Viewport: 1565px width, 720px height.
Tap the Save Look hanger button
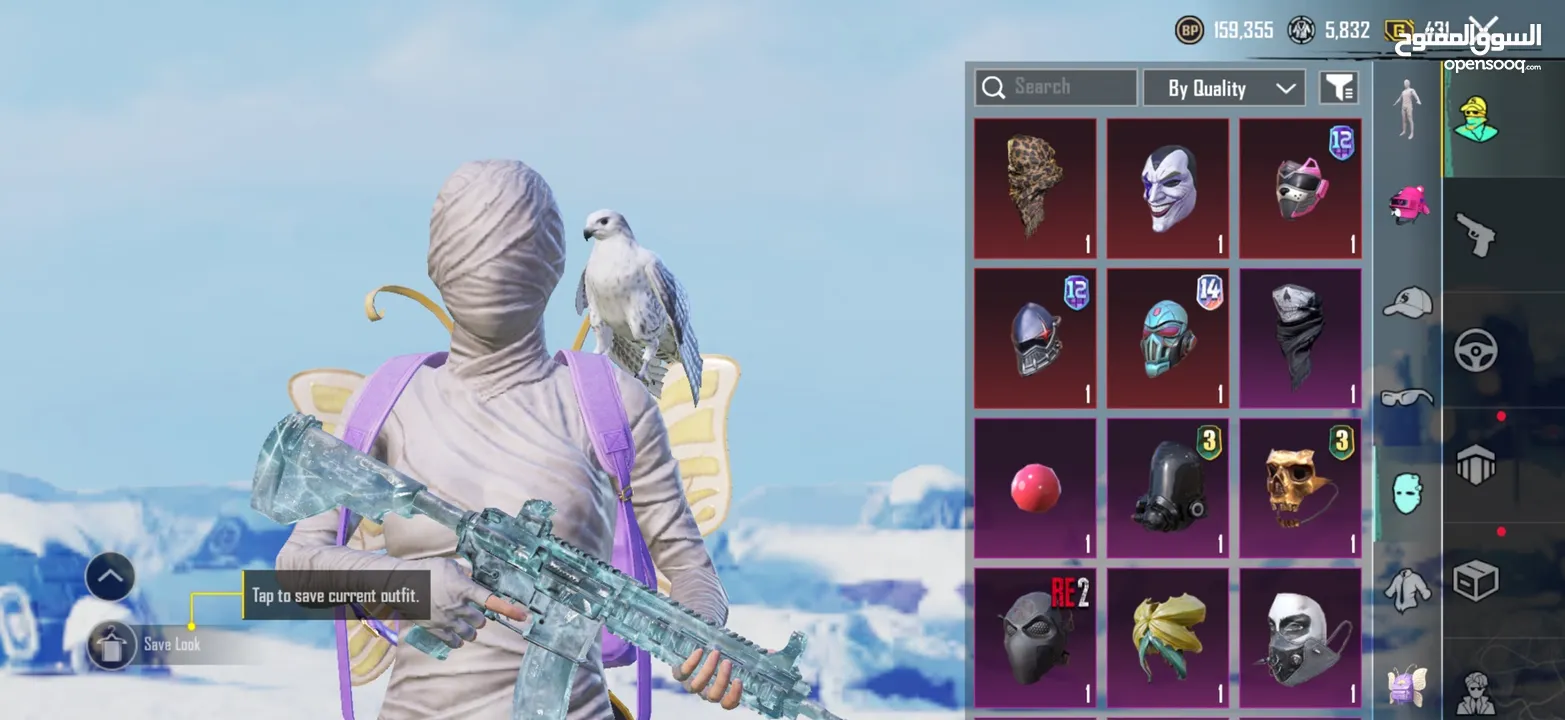pyautogui.click(x=111, y=645)
